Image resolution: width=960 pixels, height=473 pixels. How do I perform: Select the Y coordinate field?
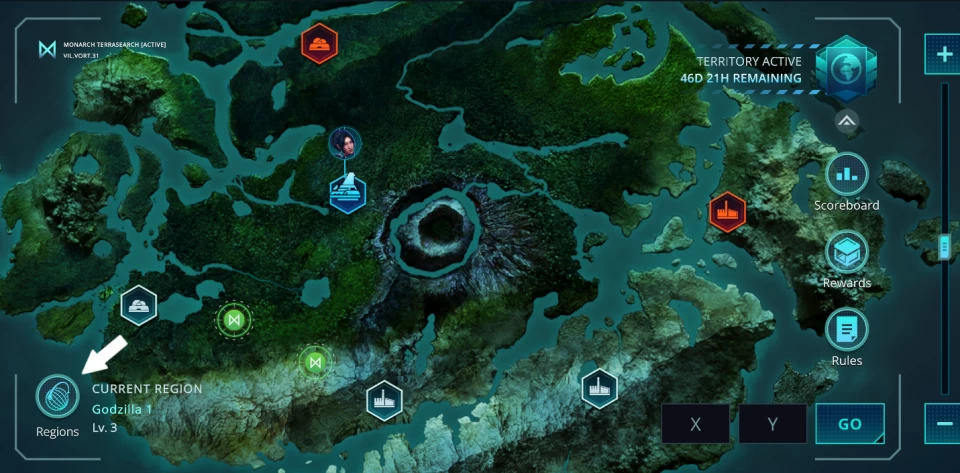point(772,424)
